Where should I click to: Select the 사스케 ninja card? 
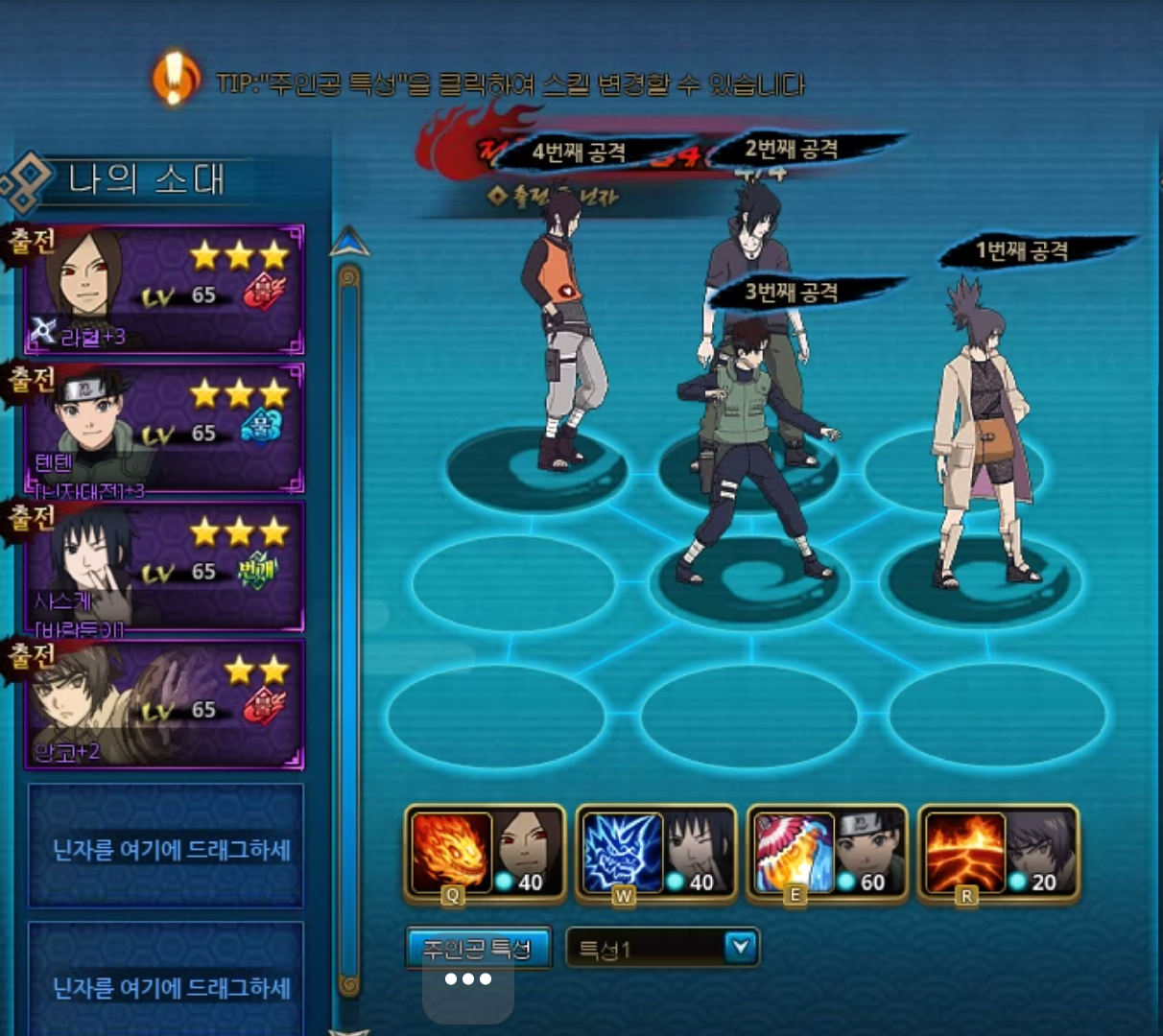pos(164,566)
